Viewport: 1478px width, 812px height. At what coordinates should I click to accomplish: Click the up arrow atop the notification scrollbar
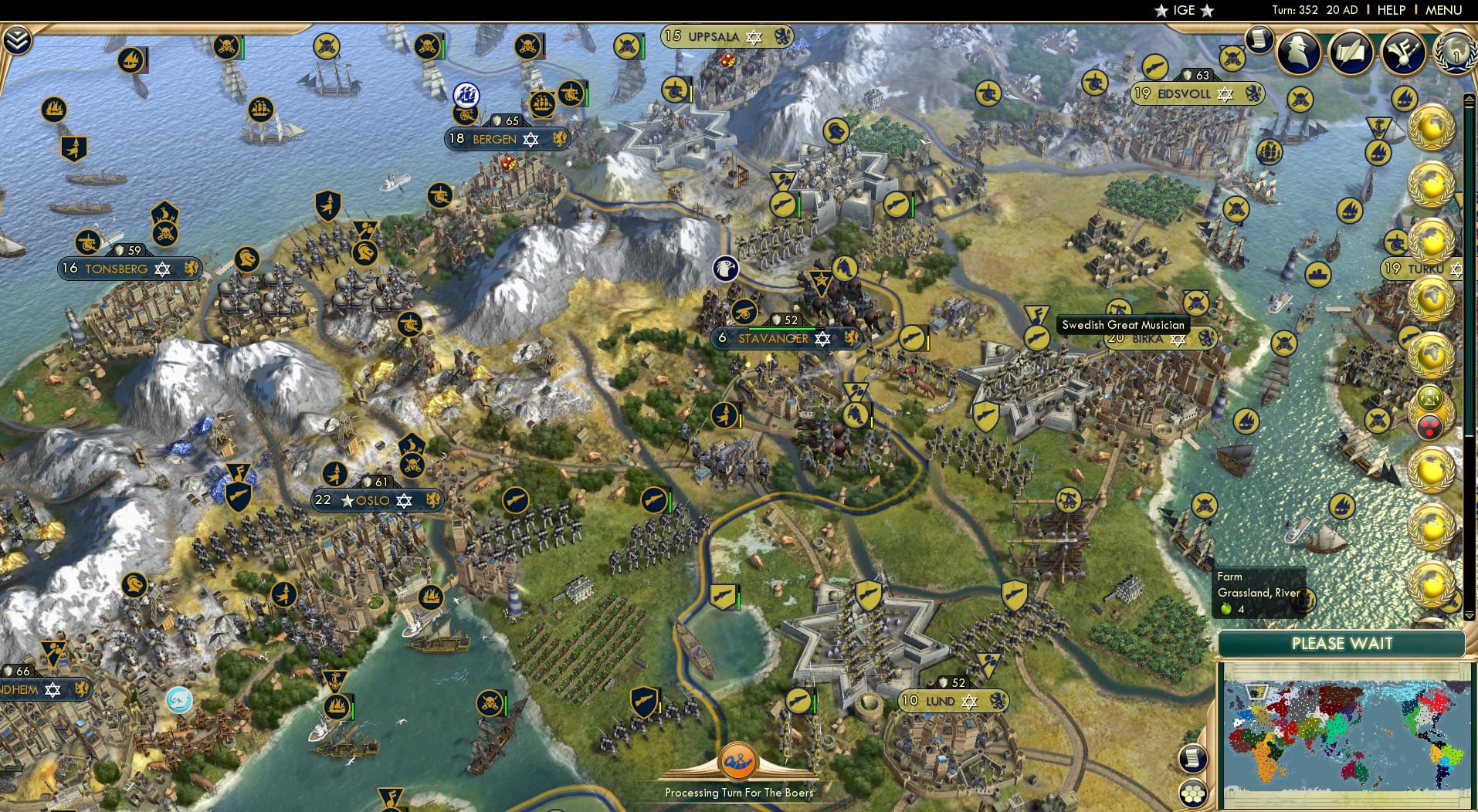1470,96
